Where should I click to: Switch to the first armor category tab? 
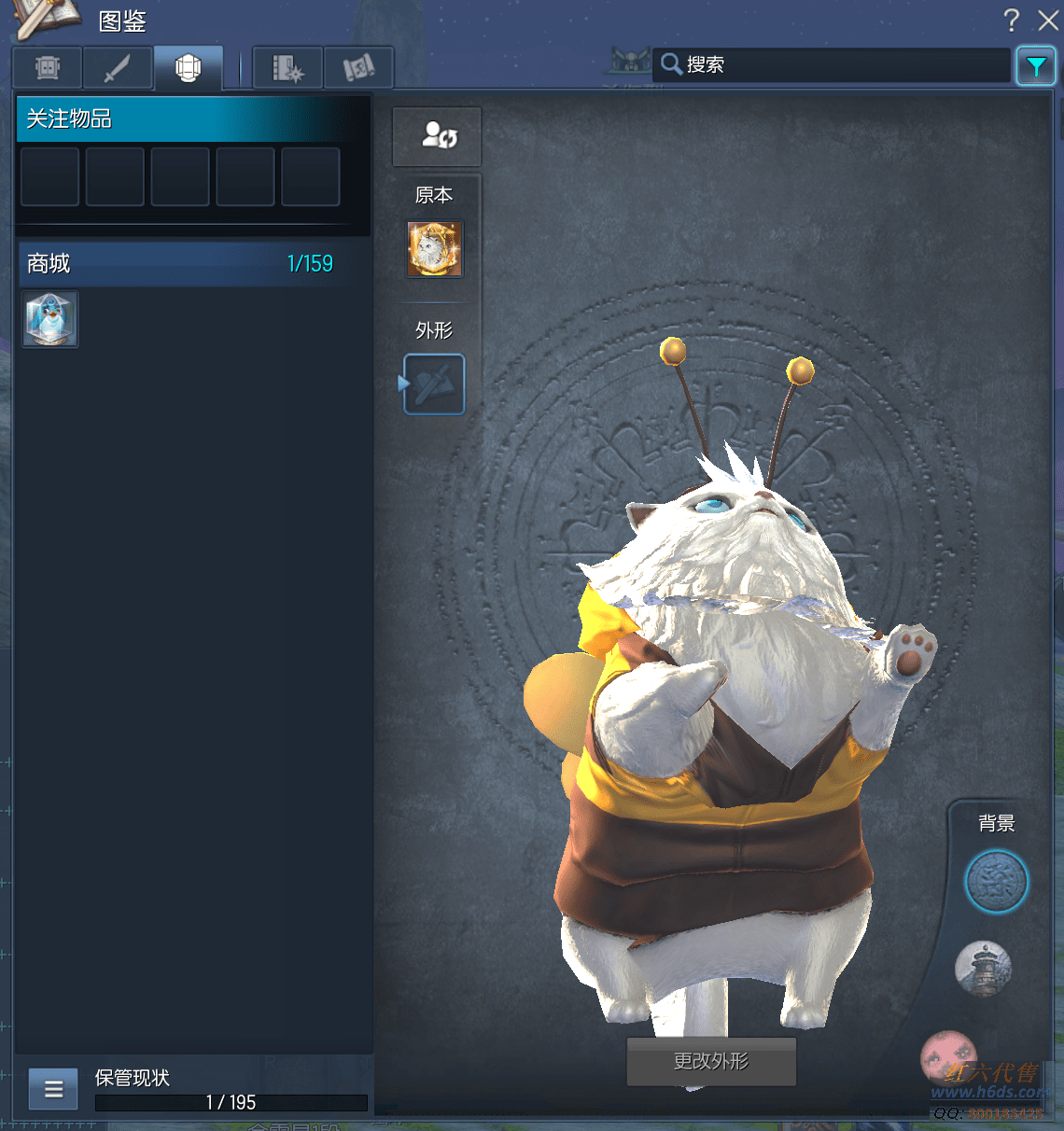pos(48,68)
